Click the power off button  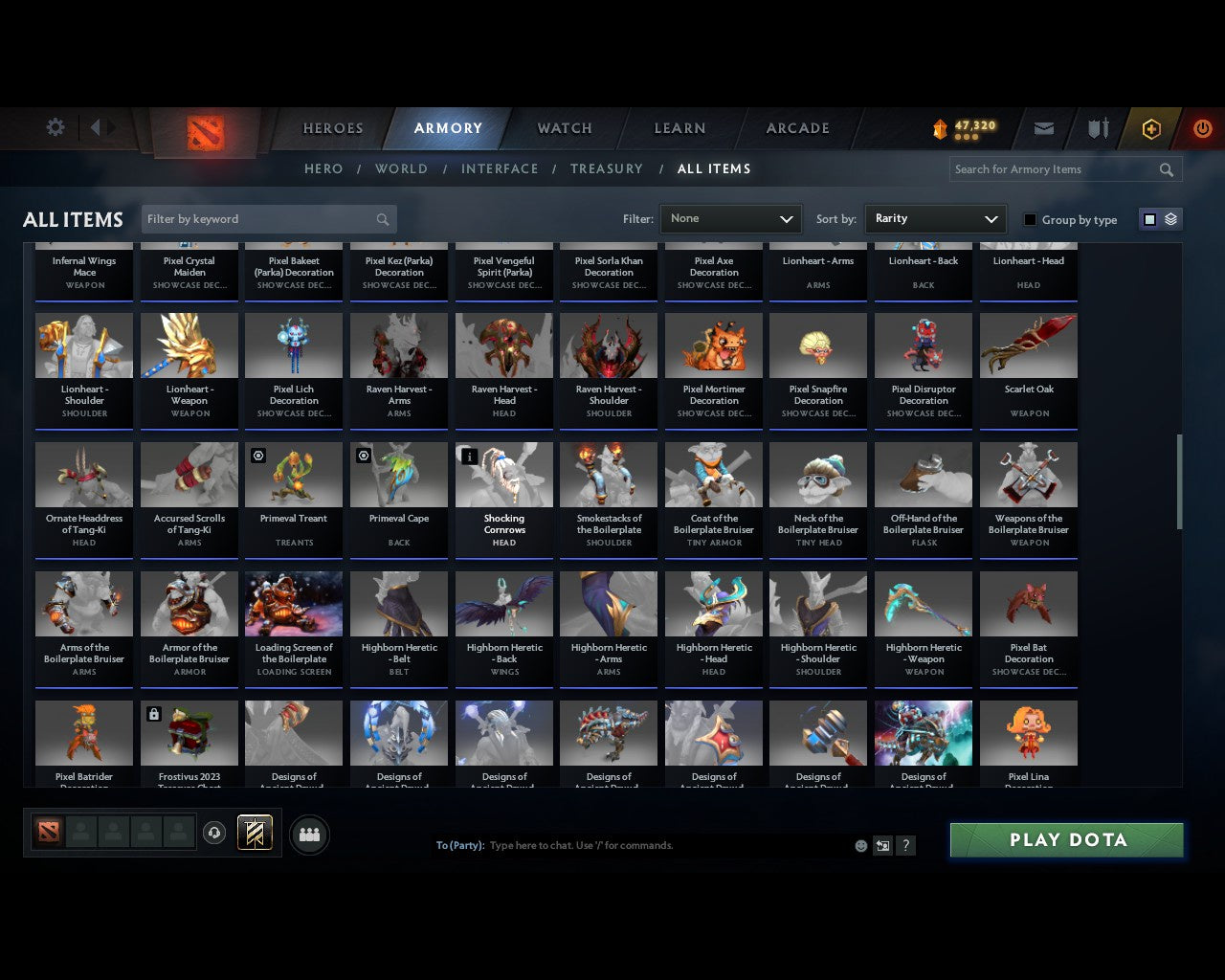pyautogui.click(x=1202, y=128)
